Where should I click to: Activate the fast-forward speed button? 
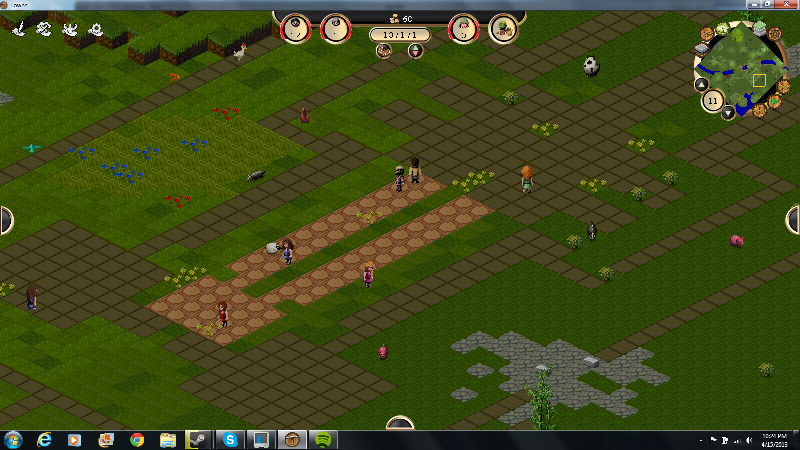784,86
